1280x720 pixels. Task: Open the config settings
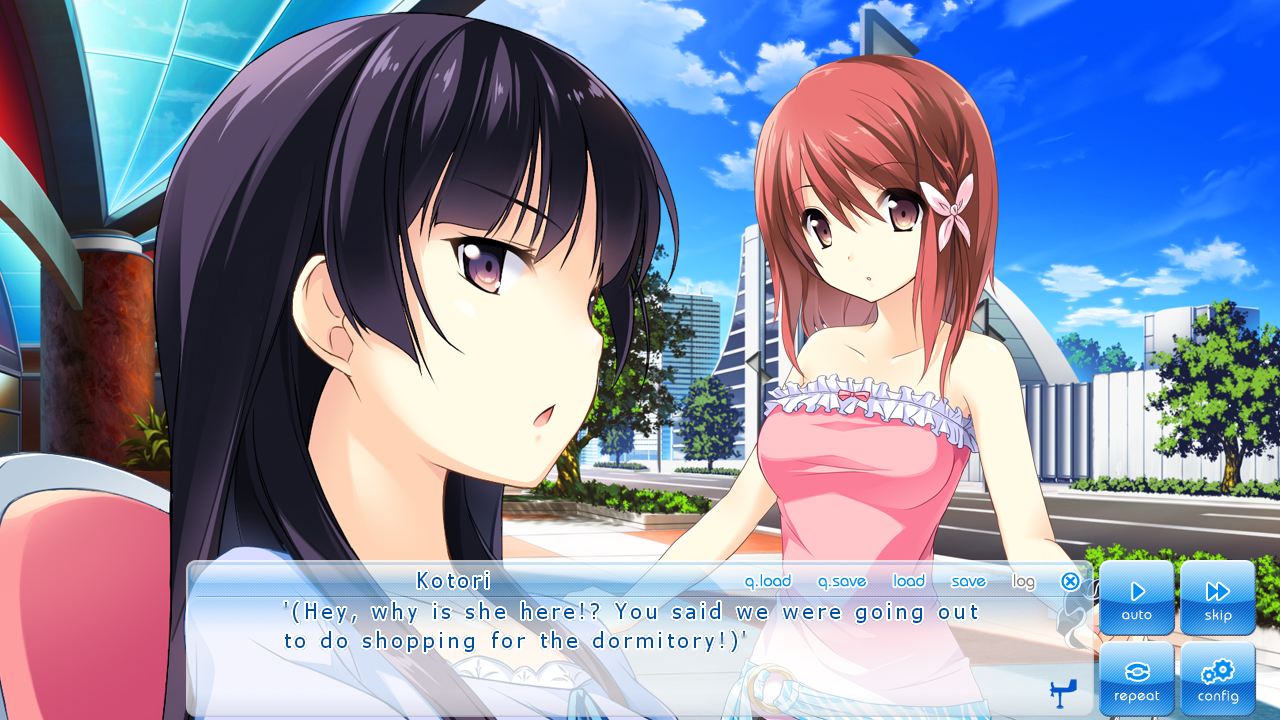point(1217,678)
